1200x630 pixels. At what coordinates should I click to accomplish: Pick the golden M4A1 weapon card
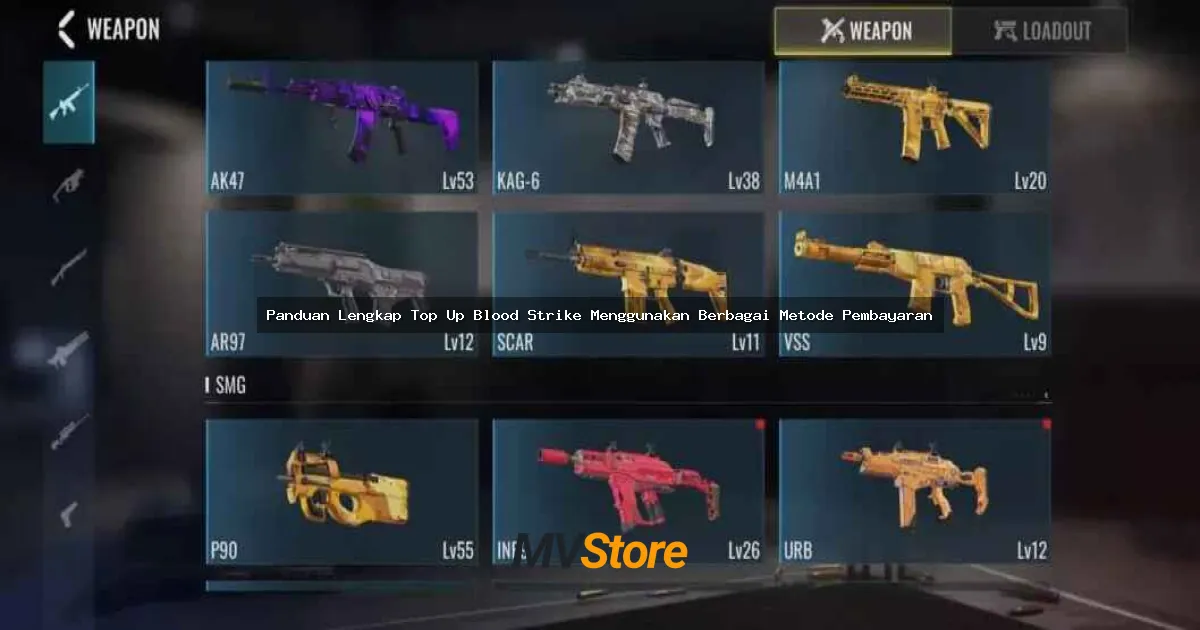point(914,127)
